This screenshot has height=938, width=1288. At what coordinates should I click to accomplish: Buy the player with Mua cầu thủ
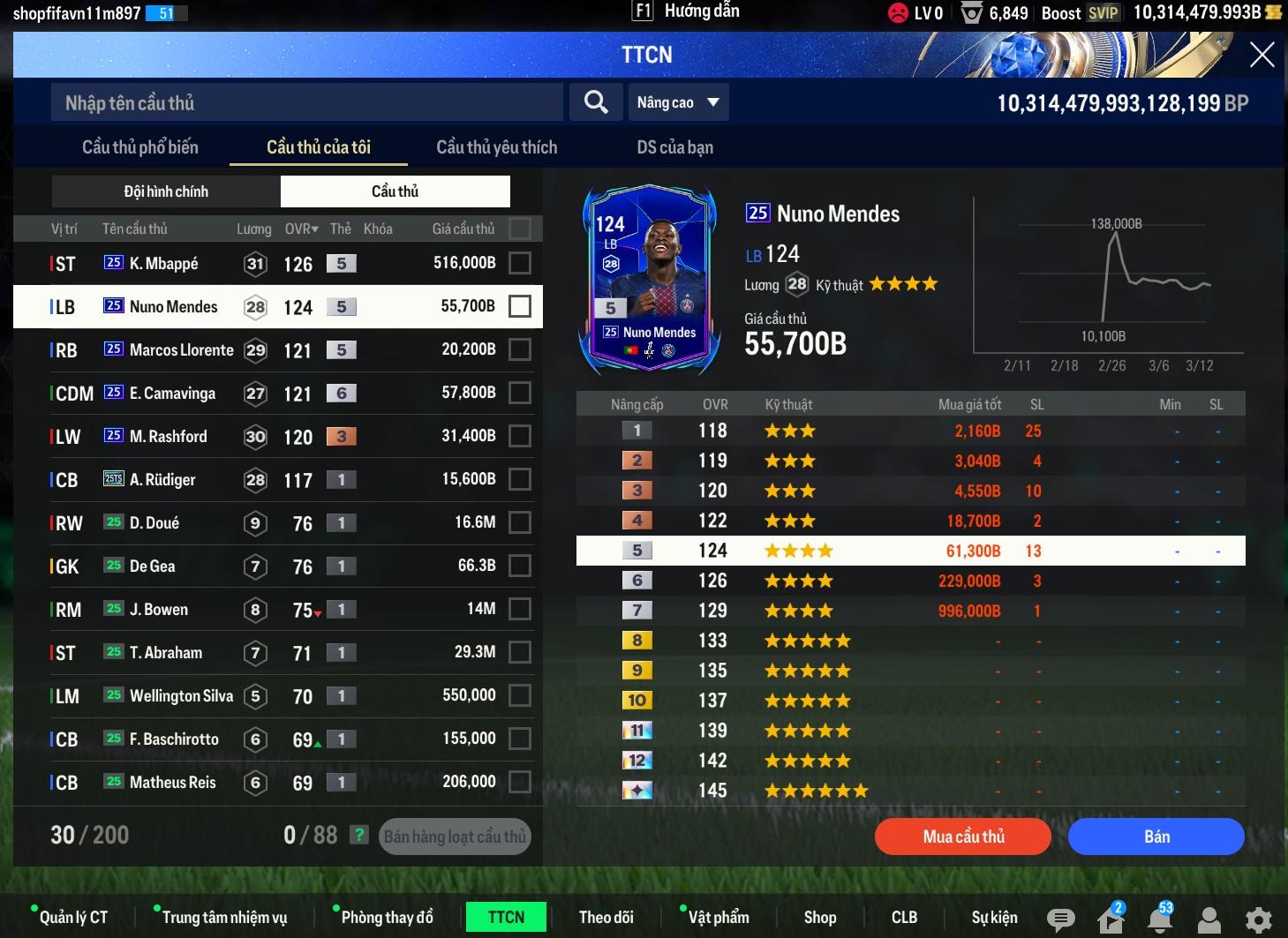pyautogui.click(x=962, y=837)
